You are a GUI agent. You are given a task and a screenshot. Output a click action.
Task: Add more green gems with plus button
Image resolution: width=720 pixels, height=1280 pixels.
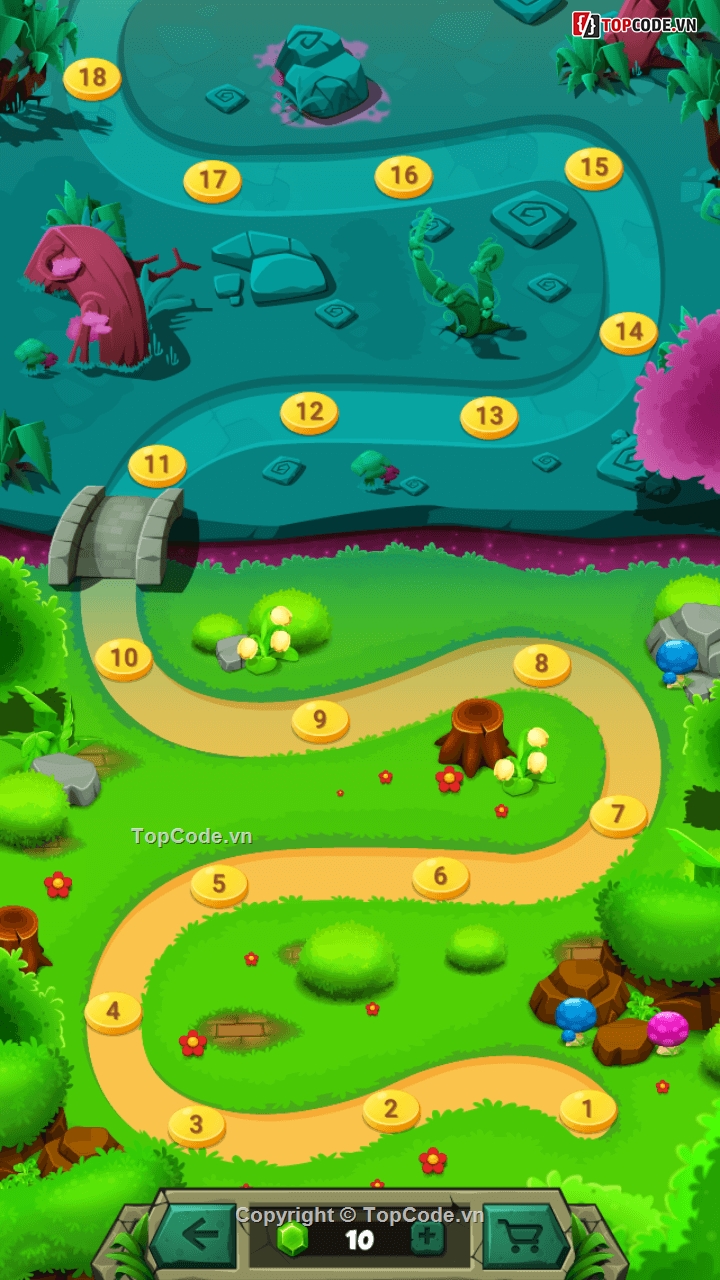427,1238
